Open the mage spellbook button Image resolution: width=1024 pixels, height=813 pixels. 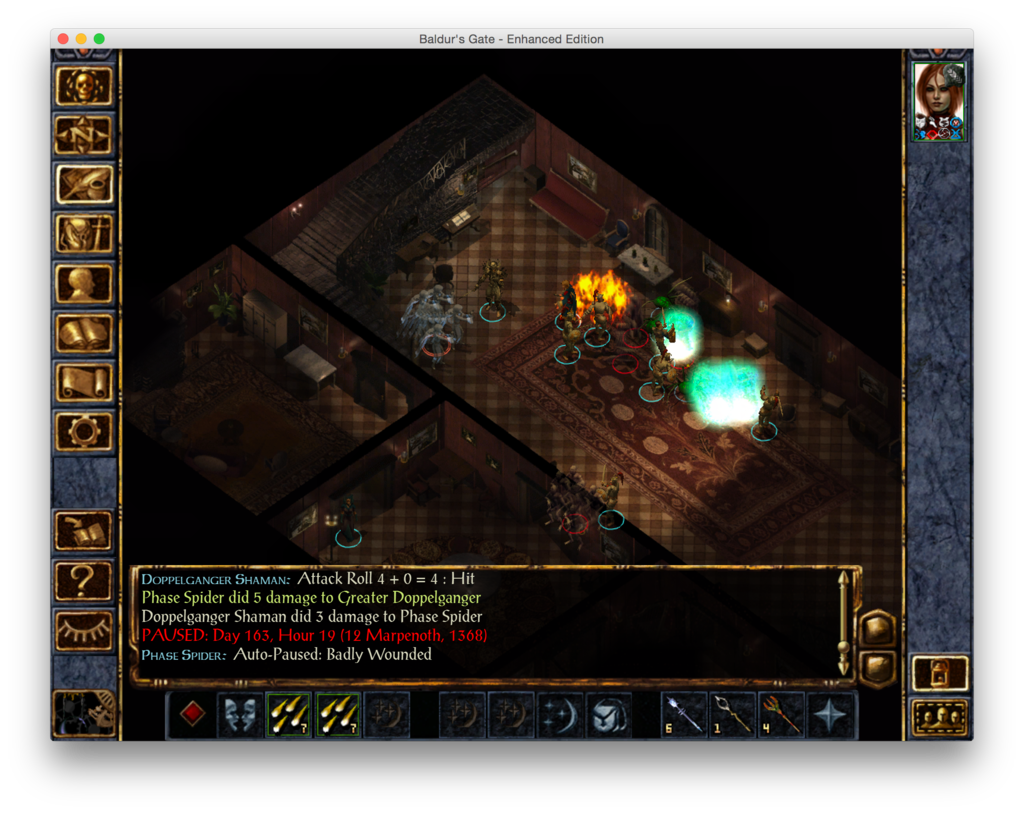(x=84, y=333)
